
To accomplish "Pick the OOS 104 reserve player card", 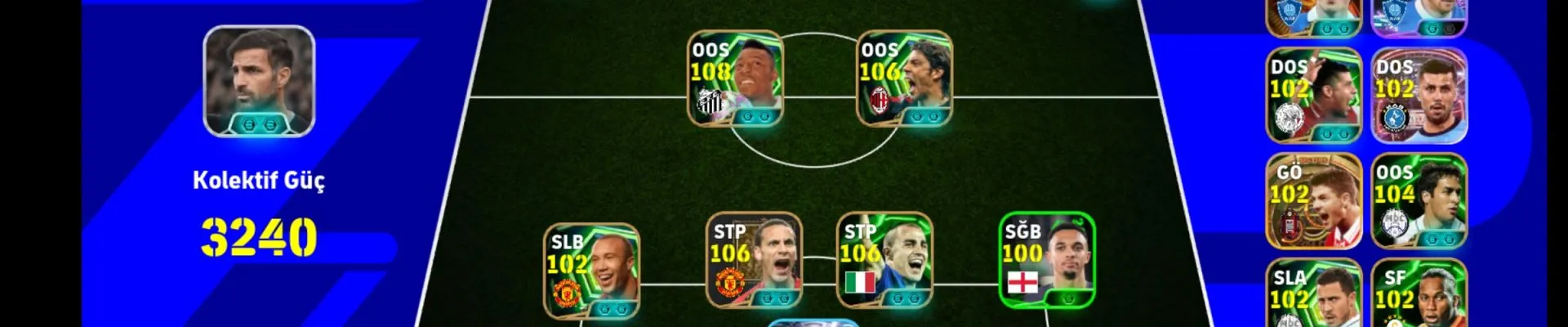I will click(x=1419, y=201).
